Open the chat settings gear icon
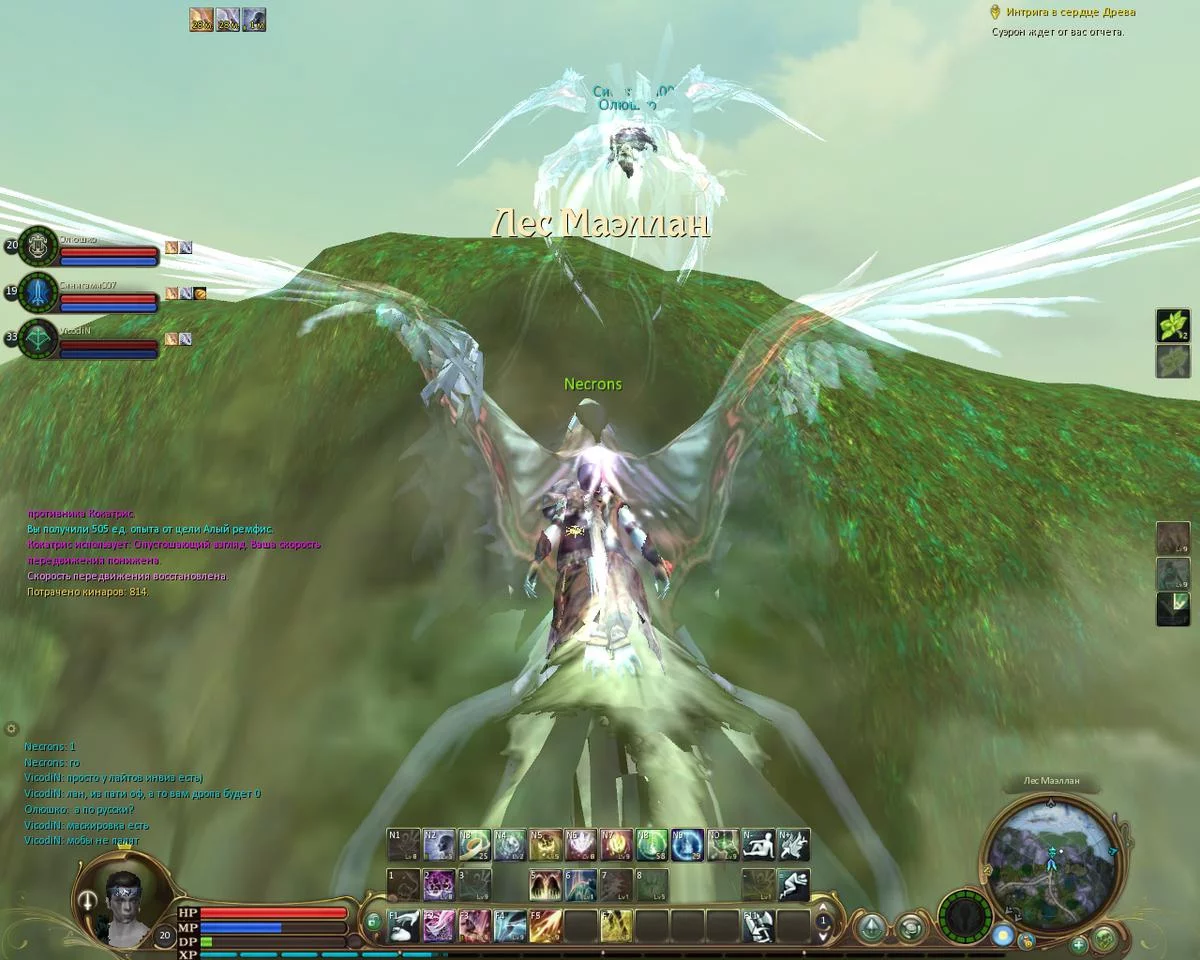This screenshot has height=960, width=1200. [12, 729]
